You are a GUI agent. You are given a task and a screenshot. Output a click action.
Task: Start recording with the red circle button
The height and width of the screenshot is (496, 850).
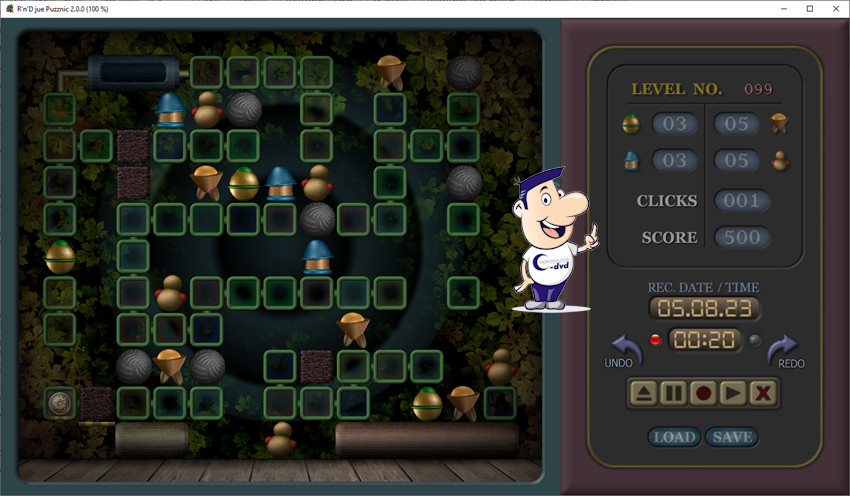point(703,393)
